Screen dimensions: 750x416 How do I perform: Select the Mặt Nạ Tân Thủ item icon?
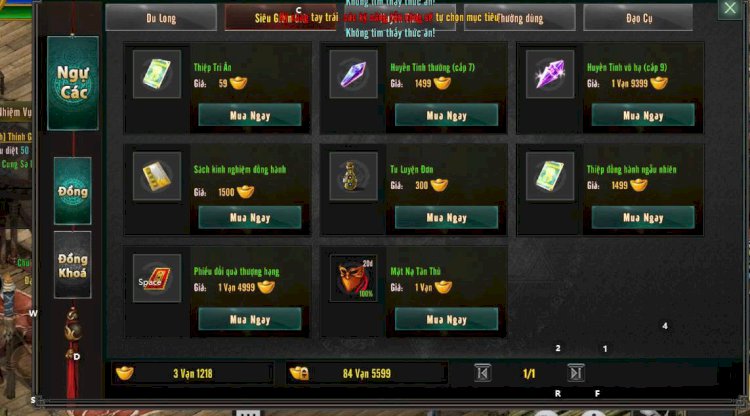click(x=354, y=278)
